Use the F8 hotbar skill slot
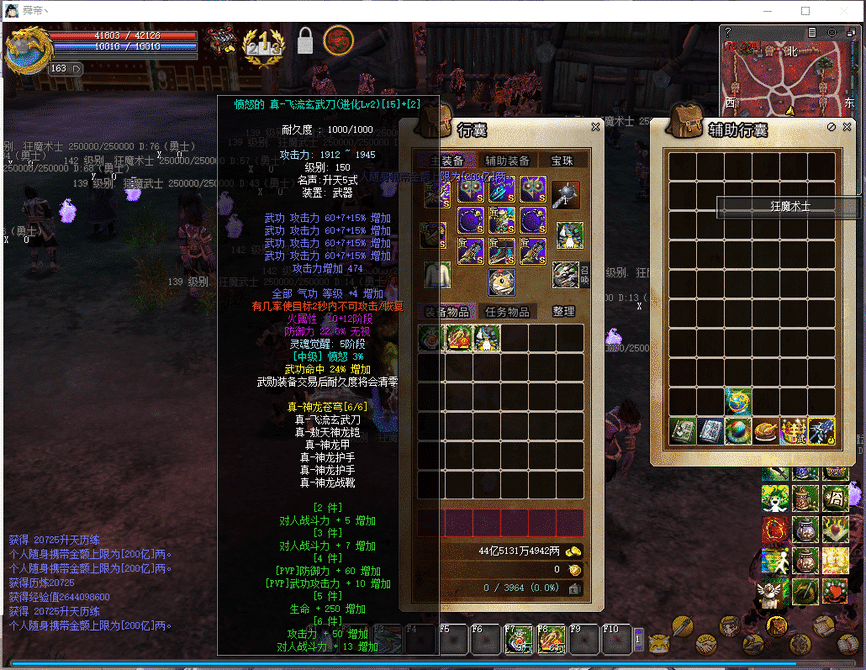Viewport: 866px width, 670px height. point(550,639)
